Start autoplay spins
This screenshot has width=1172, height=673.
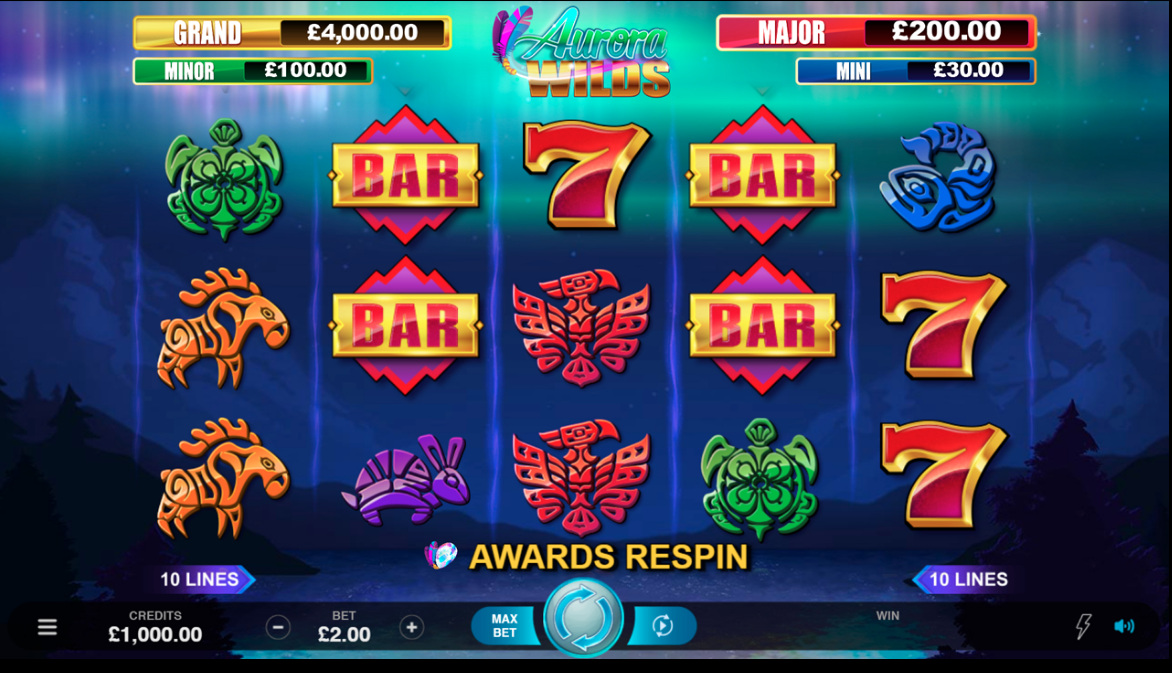pos(662,626)
